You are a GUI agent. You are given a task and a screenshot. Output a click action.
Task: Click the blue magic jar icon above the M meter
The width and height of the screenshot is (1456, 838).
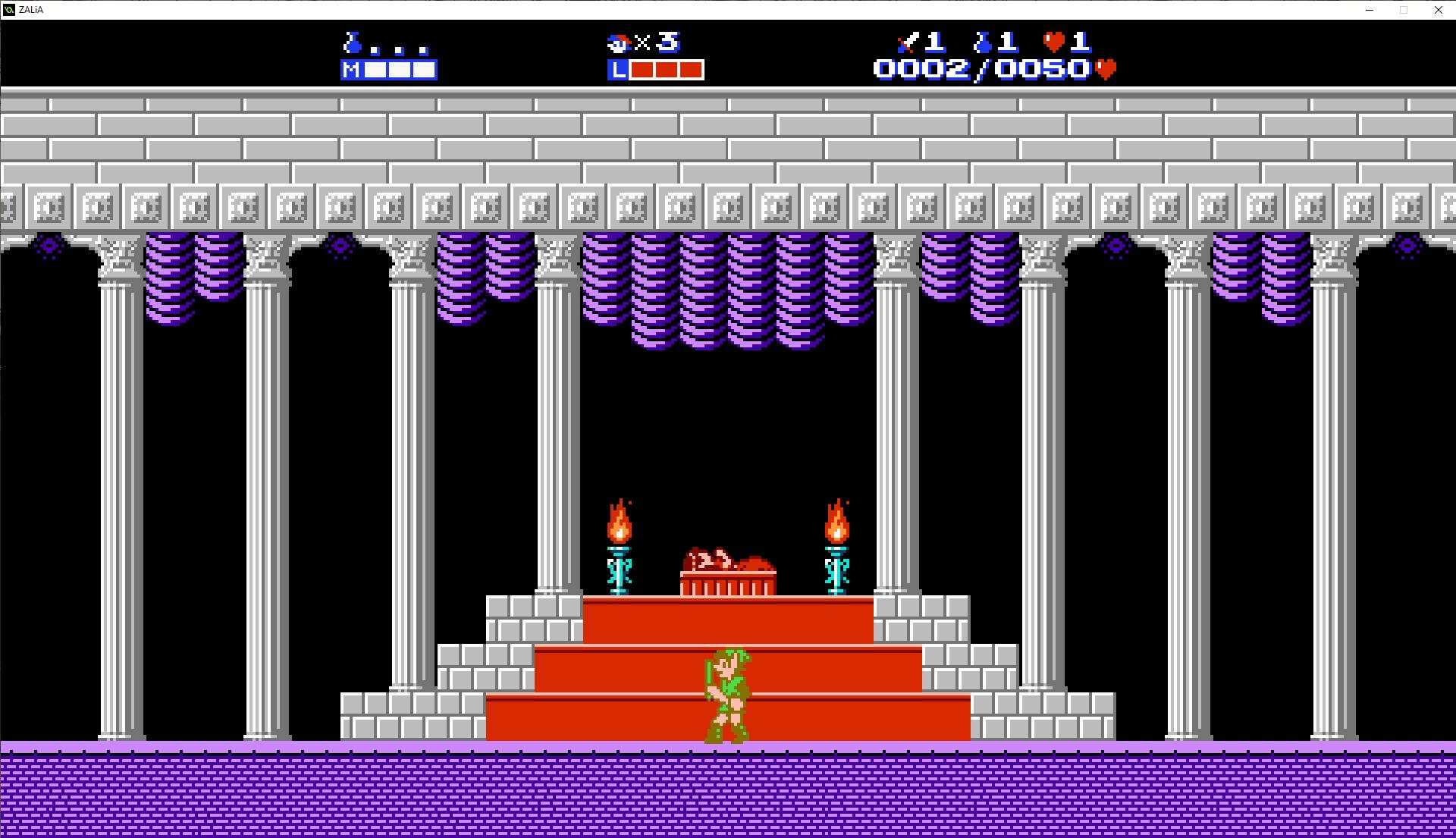351,44
